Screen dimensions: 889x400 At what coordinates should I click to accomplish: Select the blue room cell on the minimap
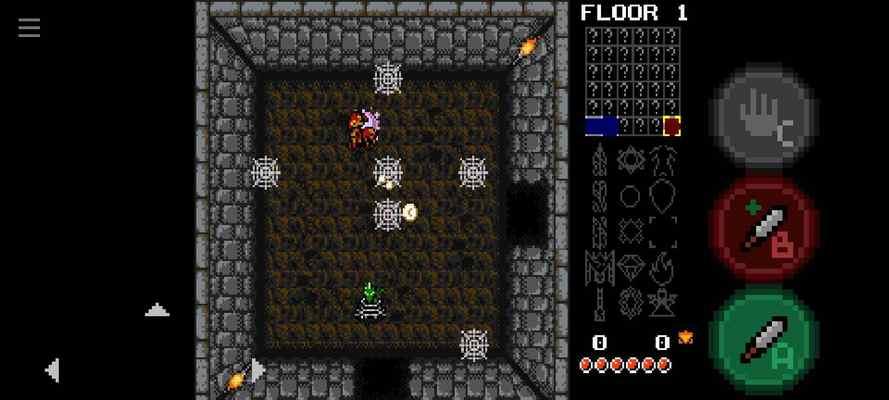pos(601,126)
